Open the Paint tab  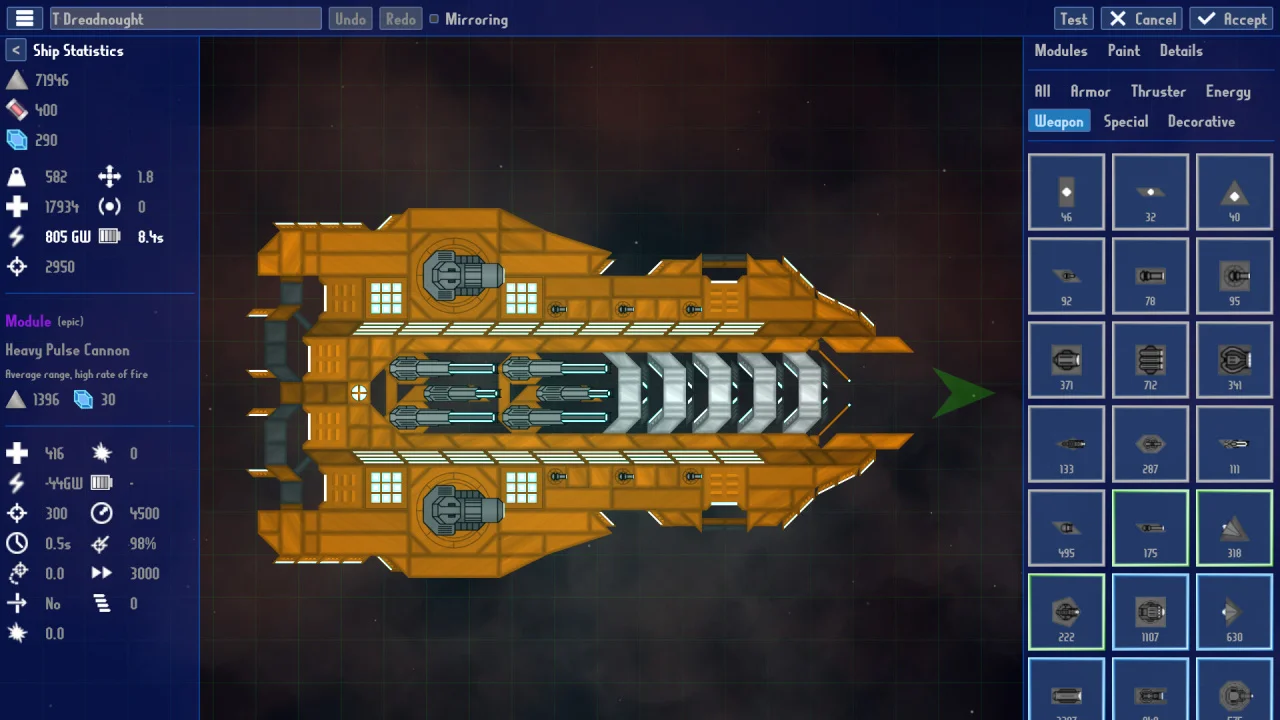(1123, 51)
